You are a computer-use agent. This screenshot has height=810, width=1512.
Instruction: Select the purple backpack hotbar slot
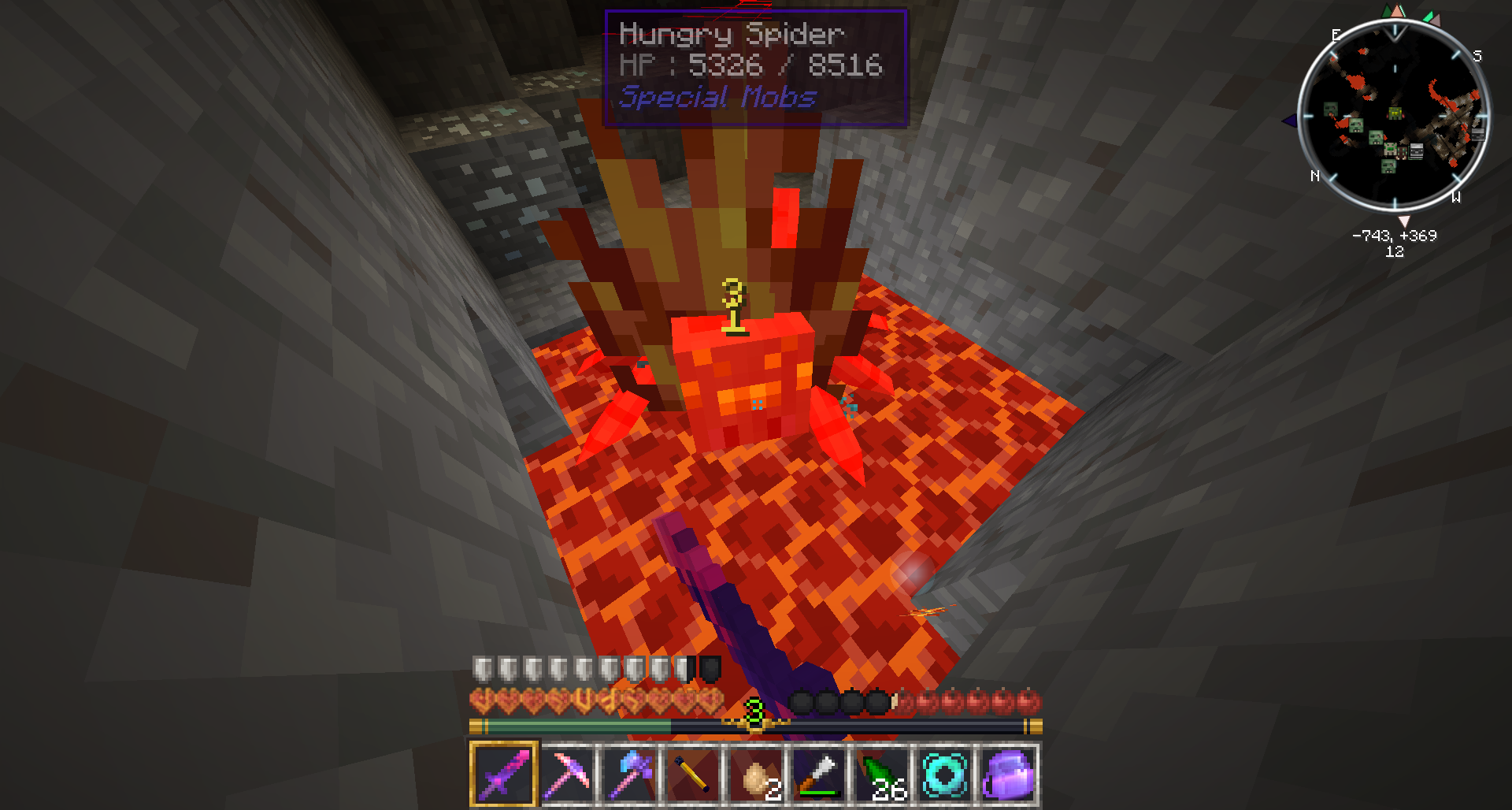[1008, 773]
